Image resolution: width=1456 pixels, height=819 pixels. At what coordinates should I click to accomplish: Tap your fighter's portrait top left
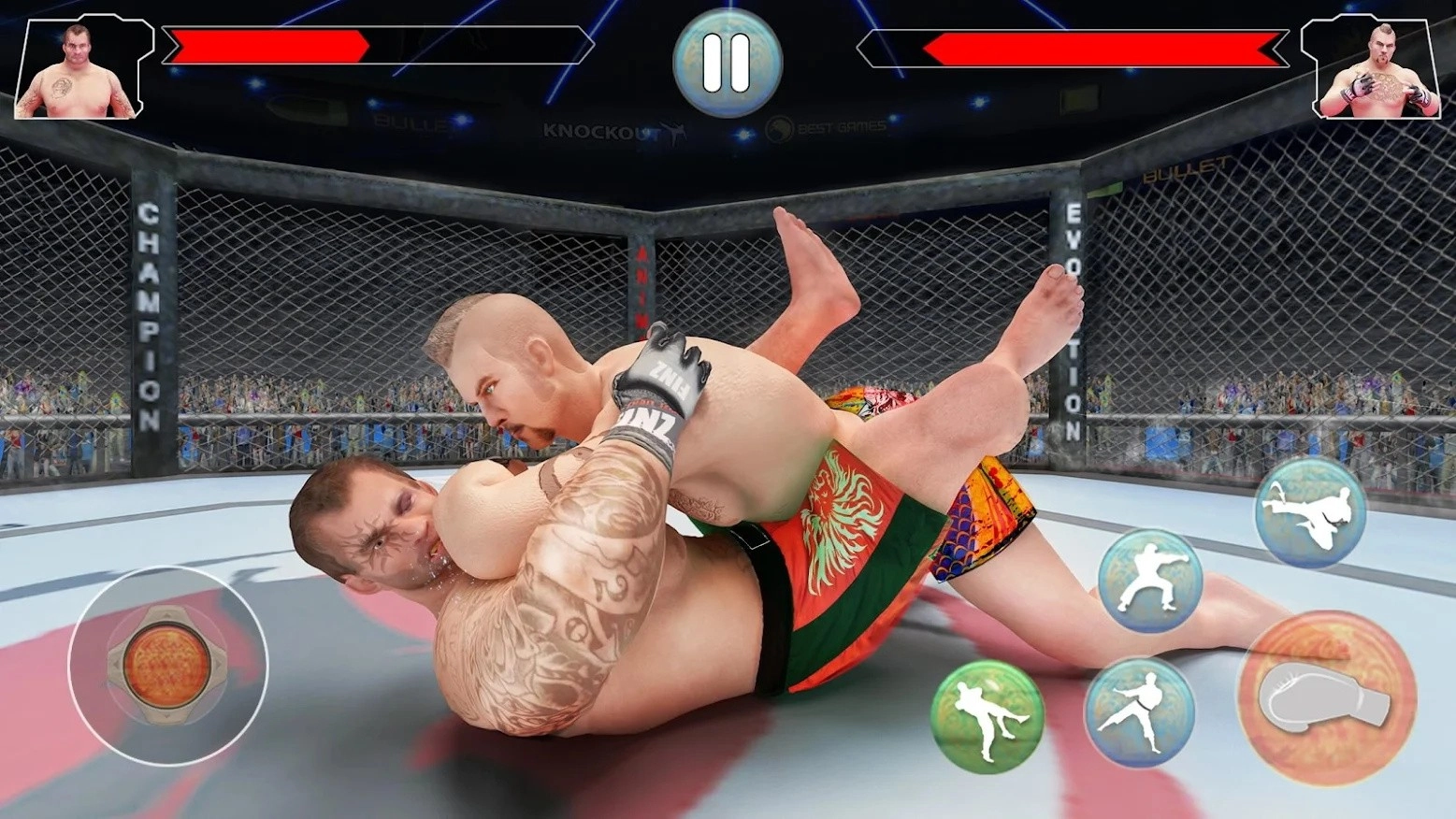click(79, 65)
